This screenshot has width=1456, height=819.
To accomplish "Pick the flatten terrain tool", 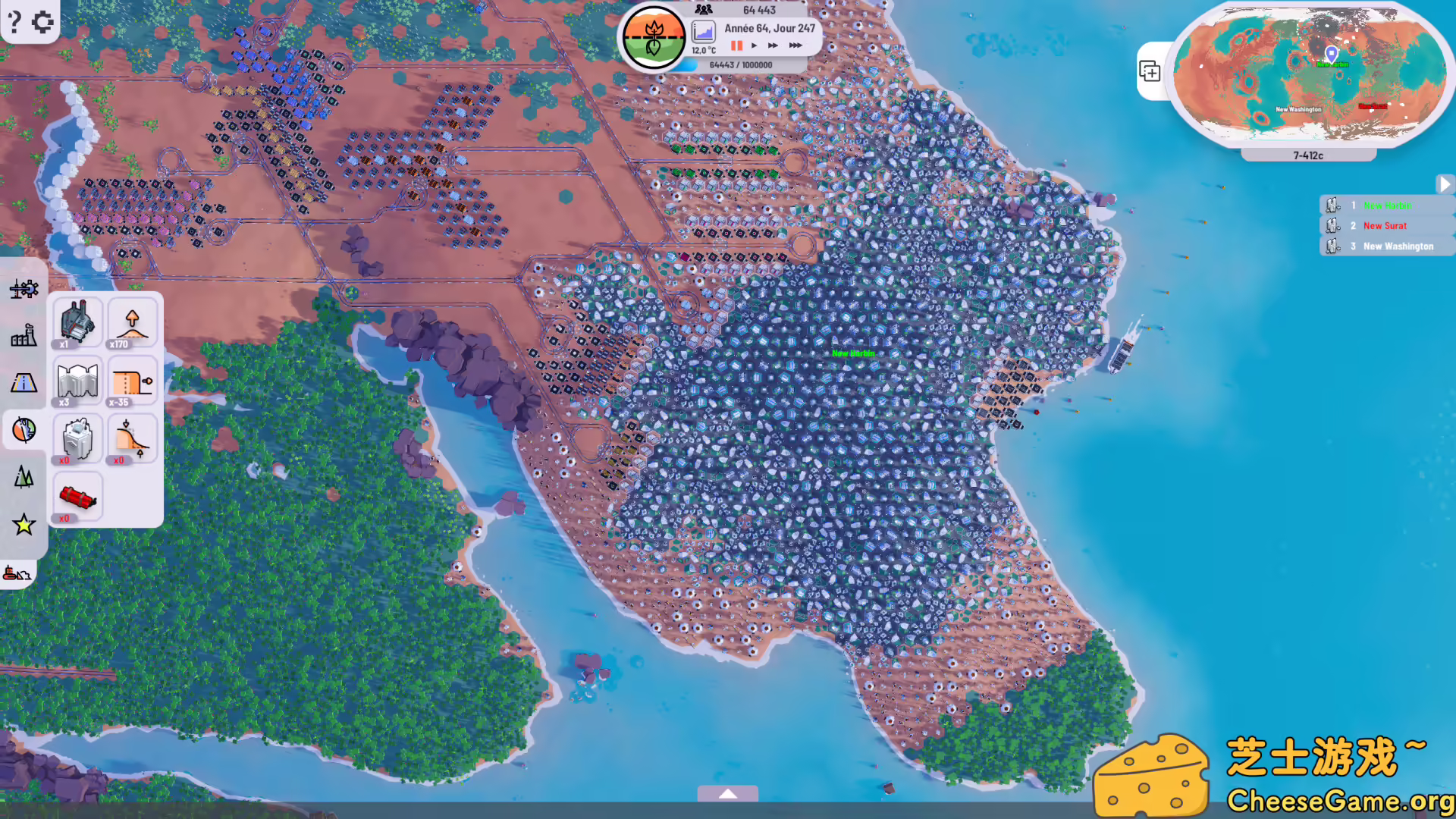I will coord(77,382).
